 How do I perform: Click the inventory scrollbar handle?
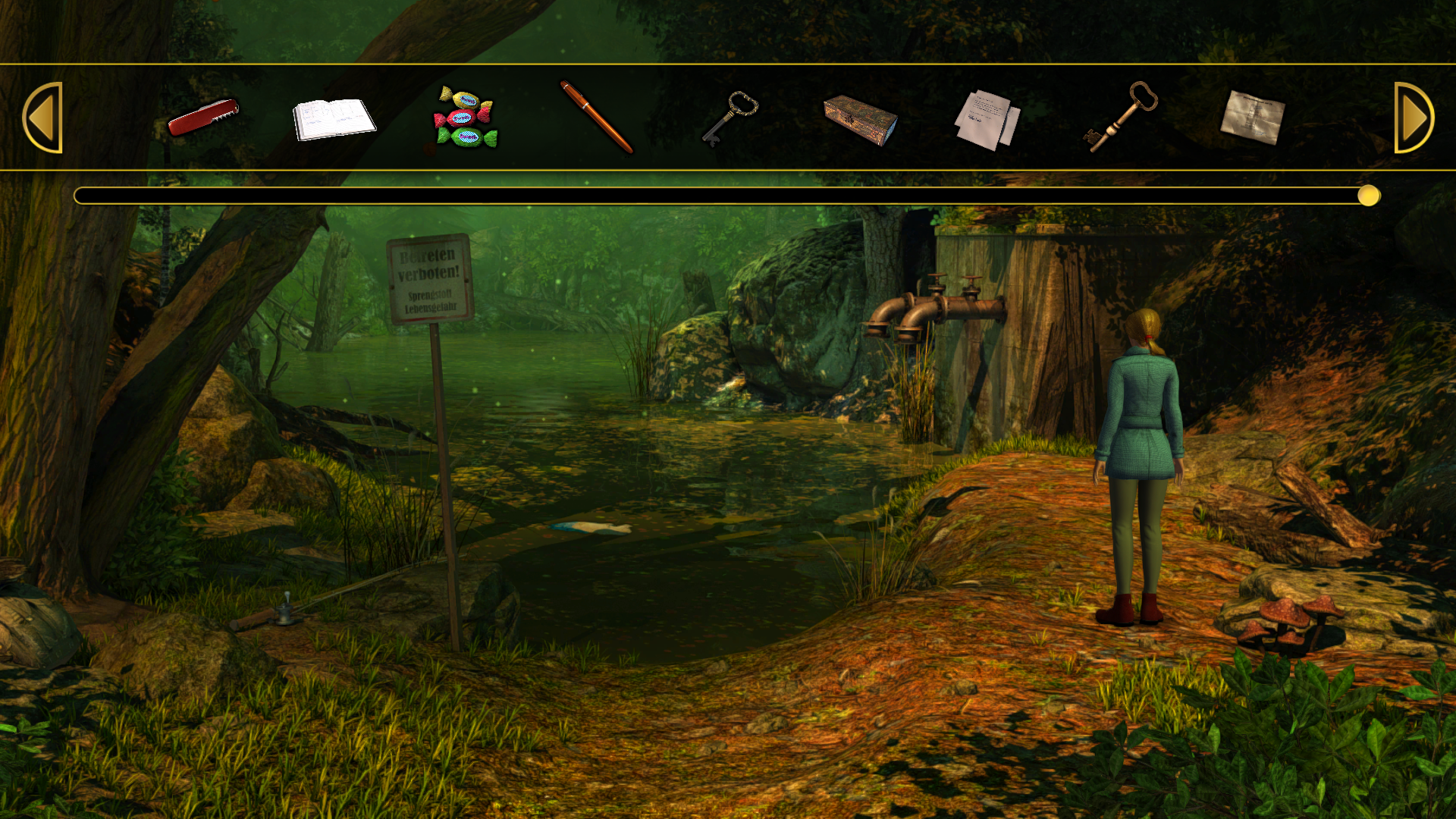coord(1369,196)
